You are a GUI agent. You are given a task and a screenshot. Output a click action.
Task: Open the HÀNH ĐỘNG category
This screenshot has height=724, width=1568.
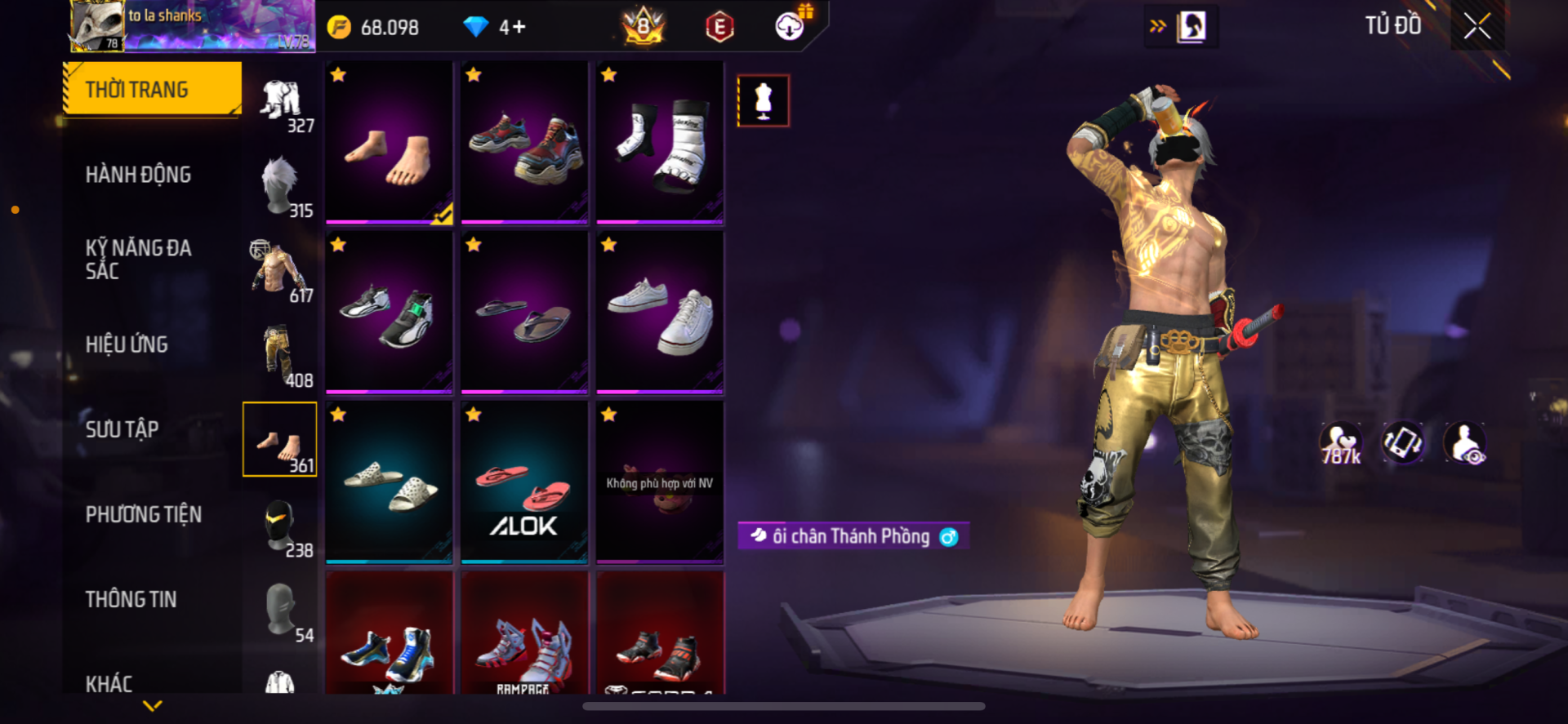(x=138, y=174)
